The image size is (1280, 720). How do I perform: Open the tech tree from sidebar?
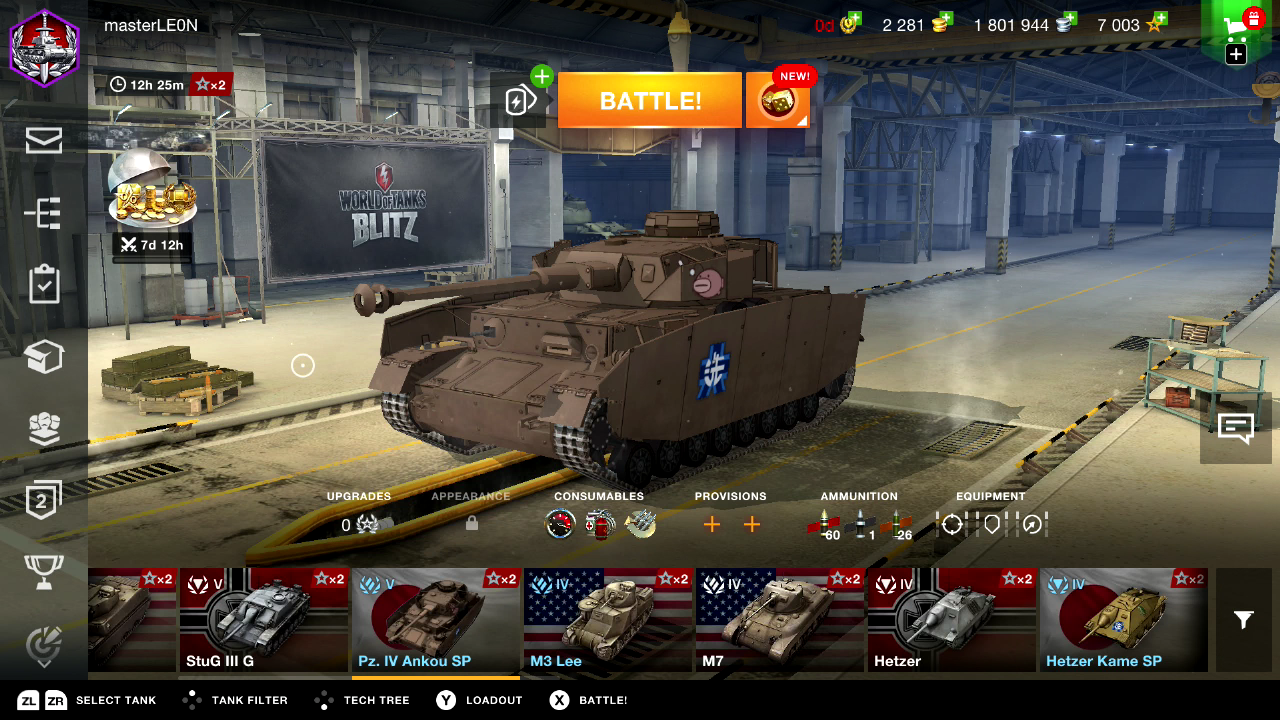click(44, 213)
